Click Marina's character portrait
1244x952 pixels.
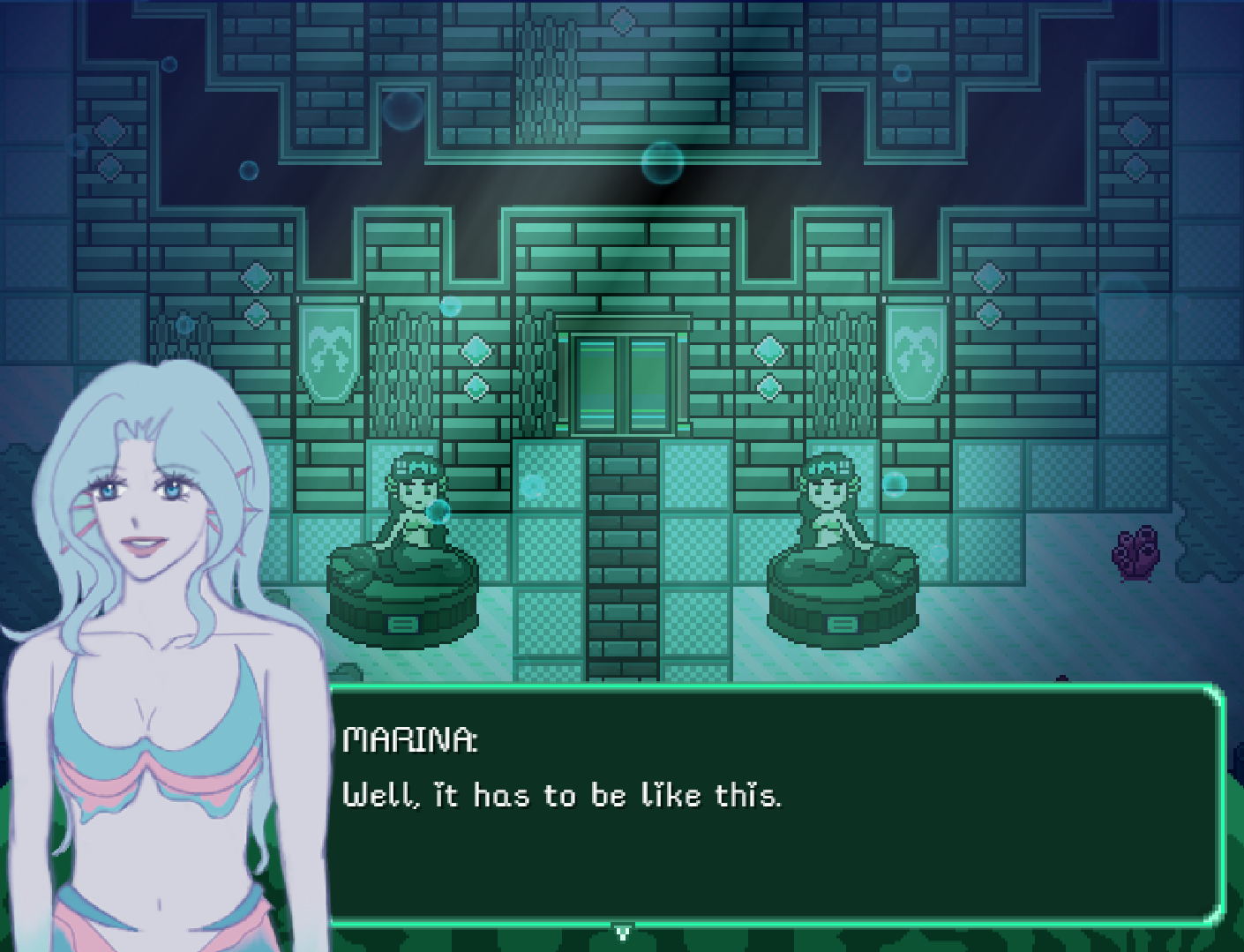[x=141, y=618]
